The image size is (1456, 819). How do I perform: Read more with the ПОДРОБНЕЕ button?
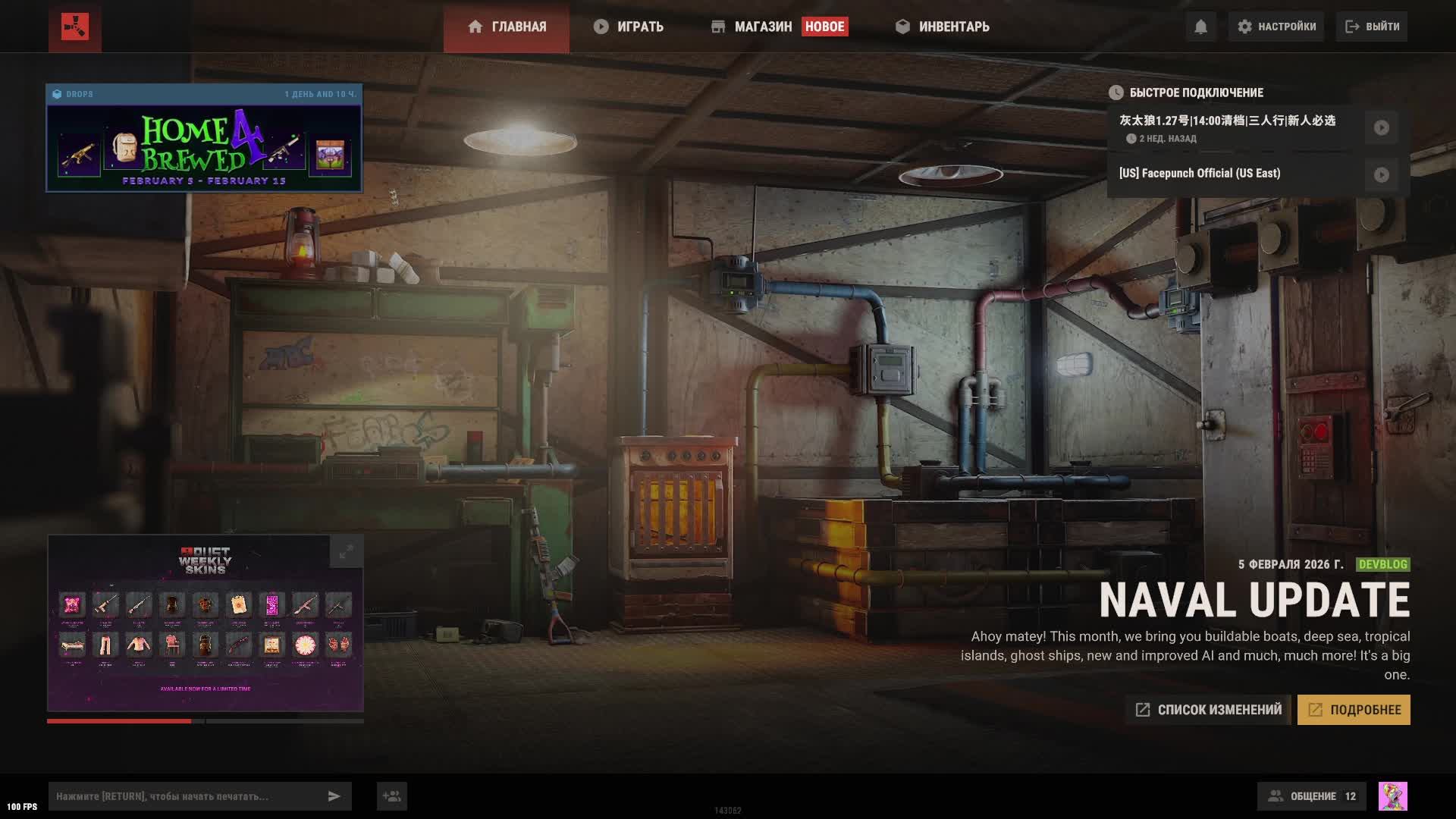pyautogui.click(x=1354, y=710)
